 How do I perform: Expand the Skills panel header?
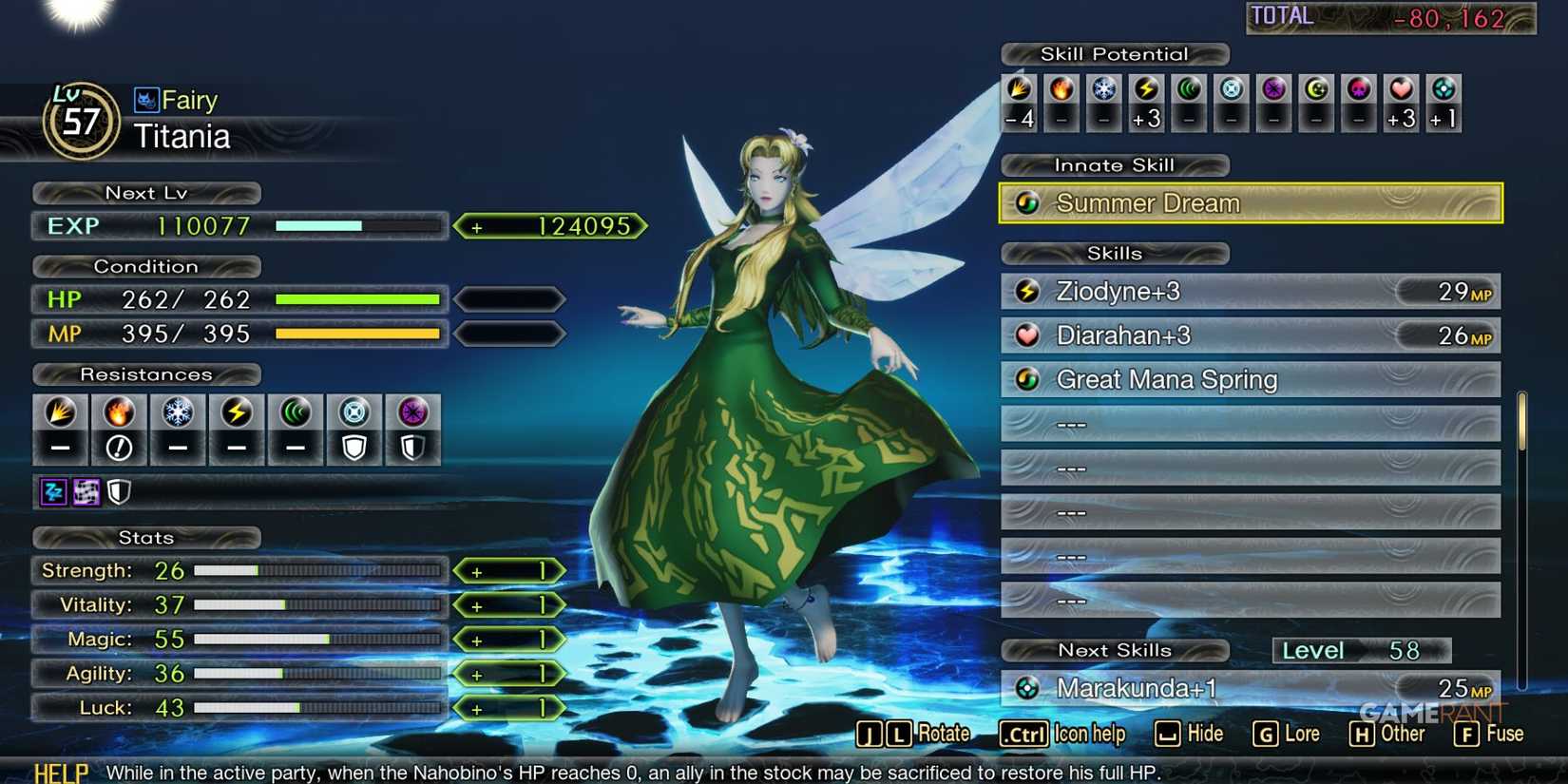pos(1114,253)
